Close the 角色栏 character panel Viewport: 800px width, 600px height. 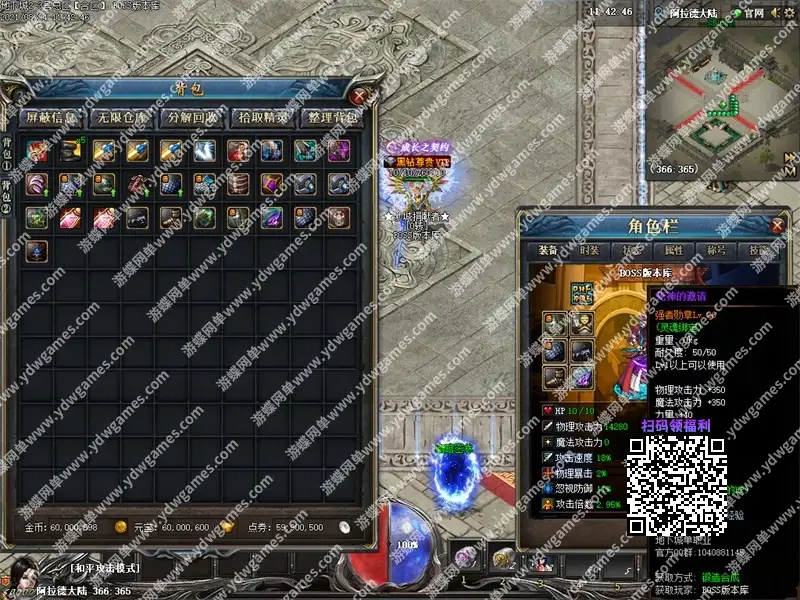pos(778,225)
